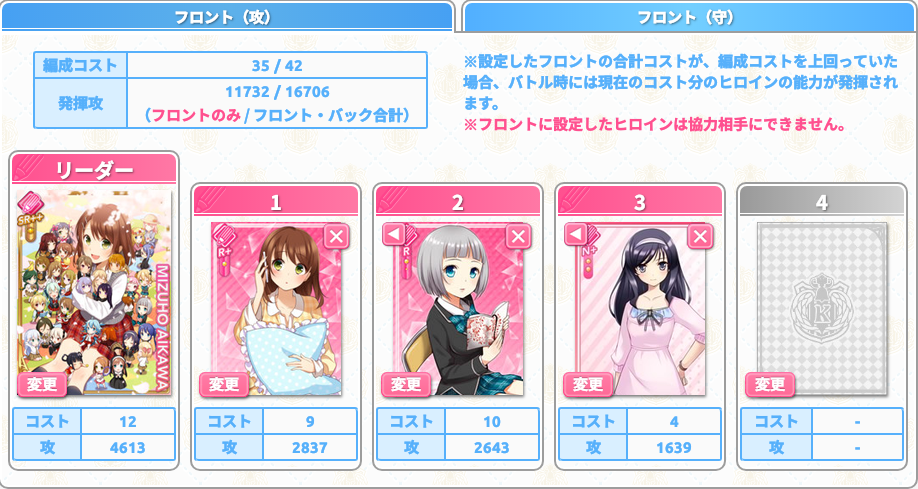The height and width of the screenshot is (489, 918).
Task: Click 変更 button under slot 2 card
Action: [x=406, y=384]
